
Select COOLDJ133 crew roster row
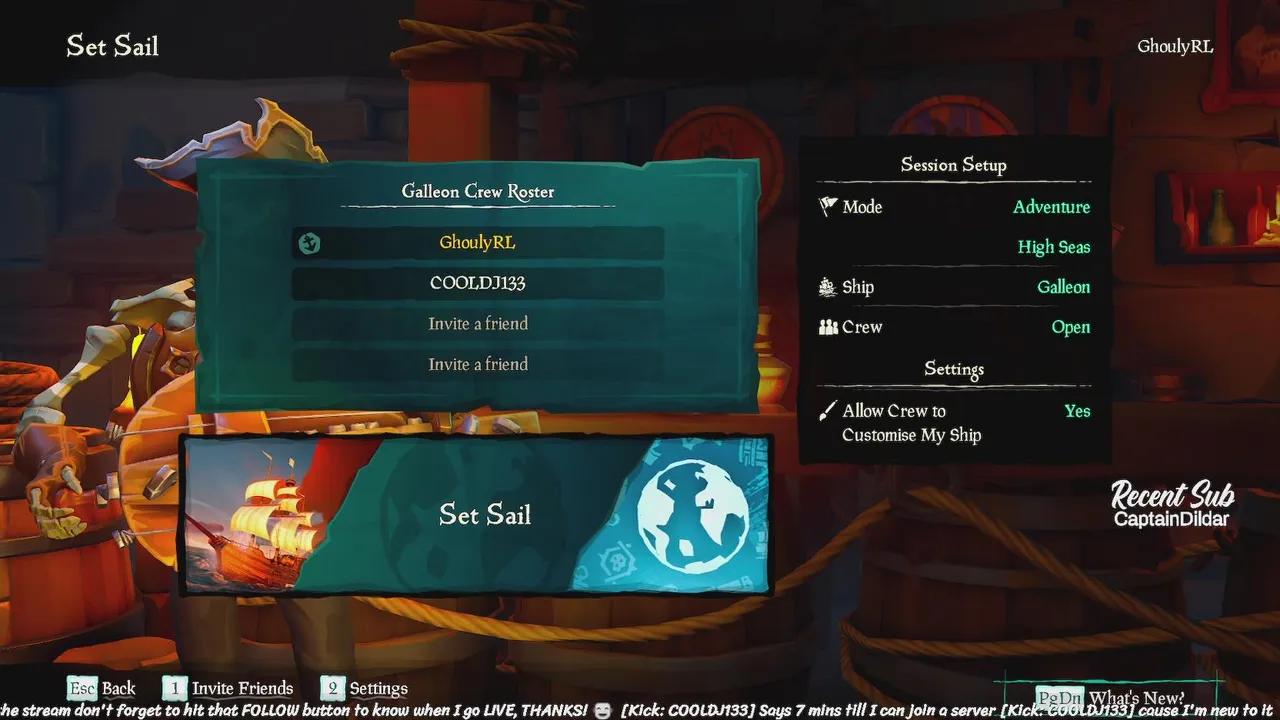coord(478,283)
